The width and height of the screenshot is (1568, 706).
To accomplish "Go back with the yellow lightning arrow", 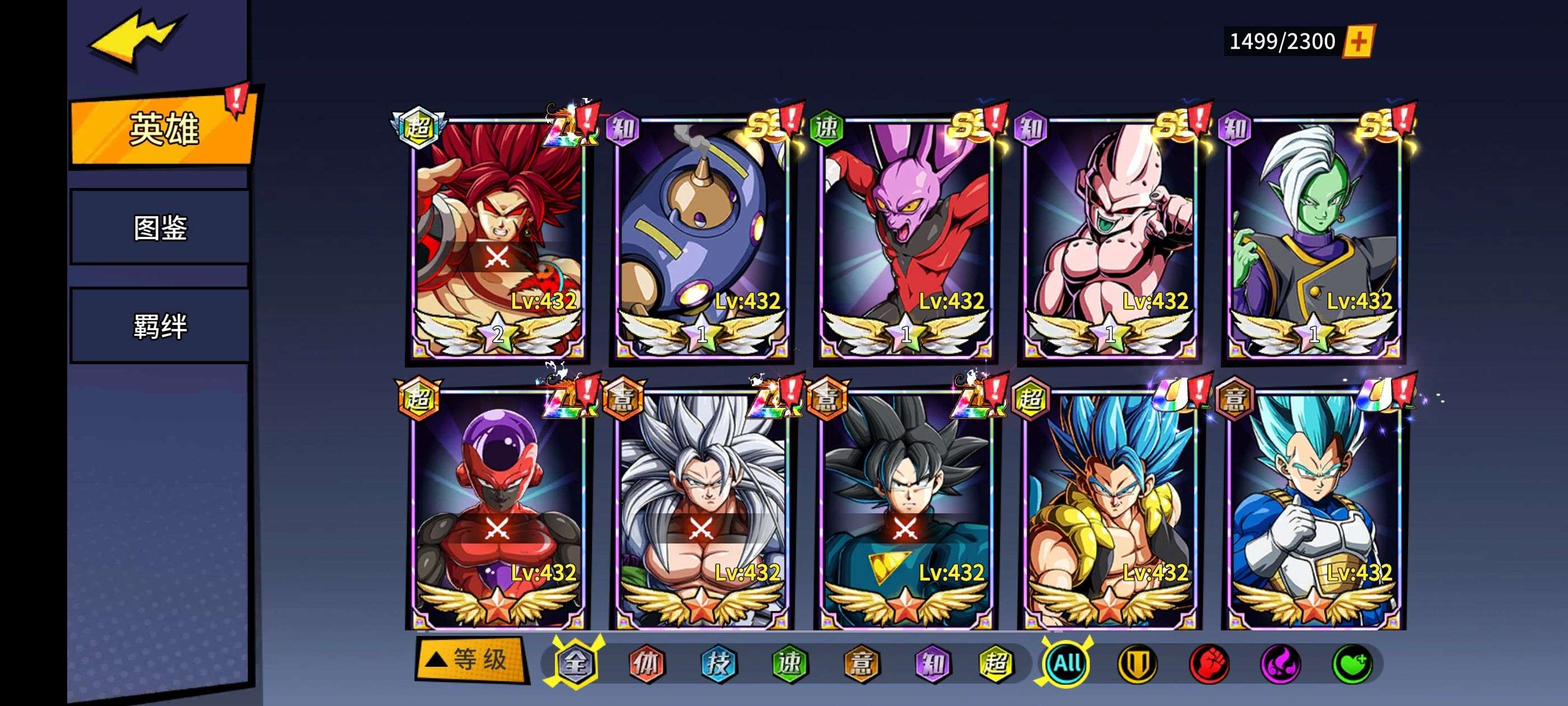I will click(x=134, y=38).
